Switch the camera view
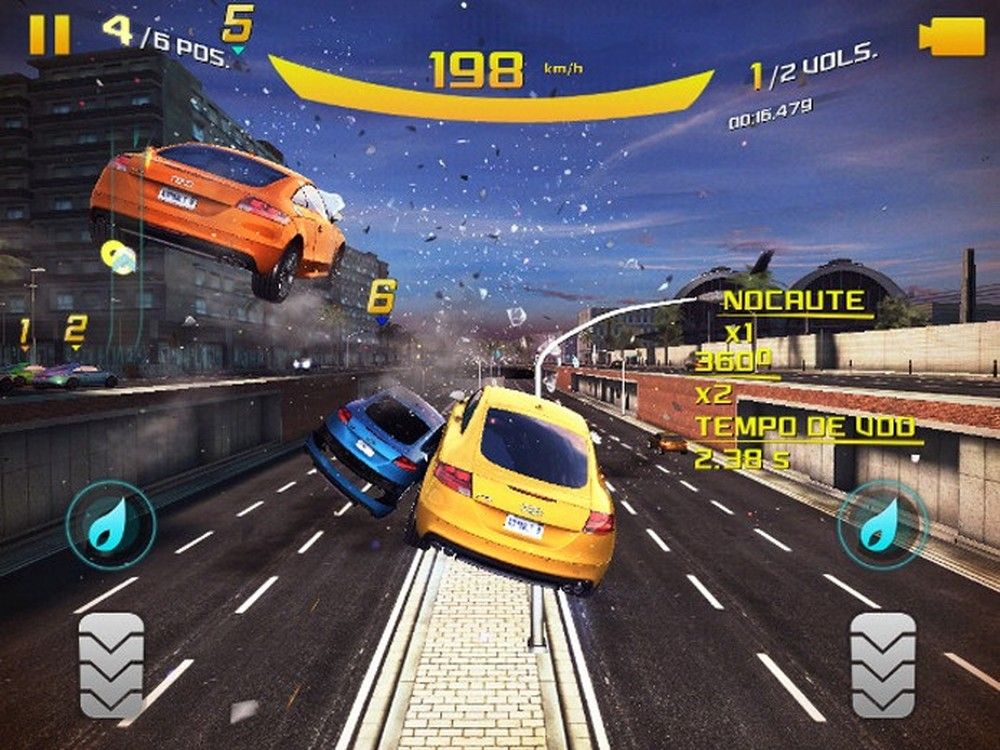 tap(951, 37)
